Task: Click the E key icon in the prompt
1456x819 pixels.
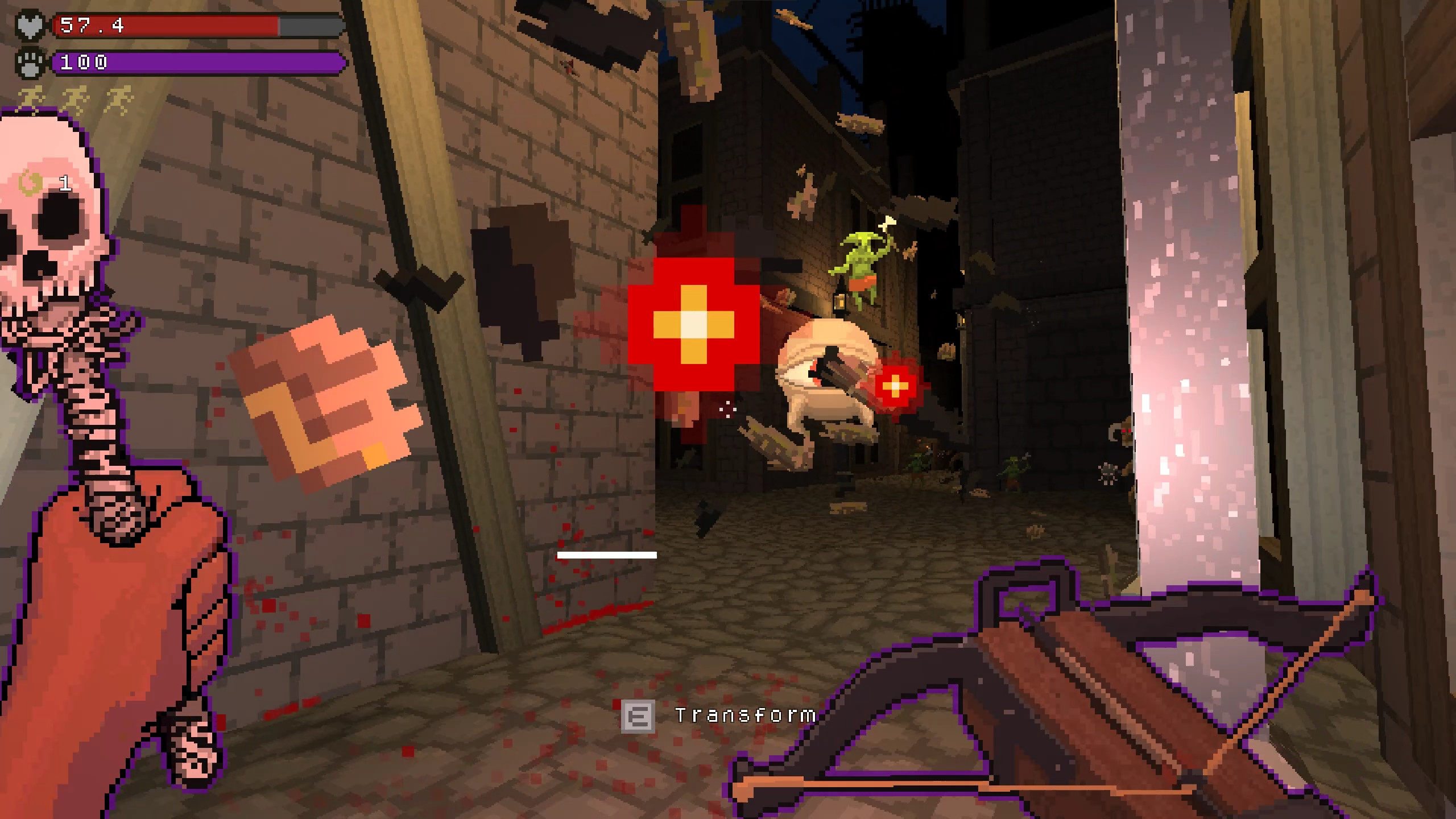Action: 638,717
